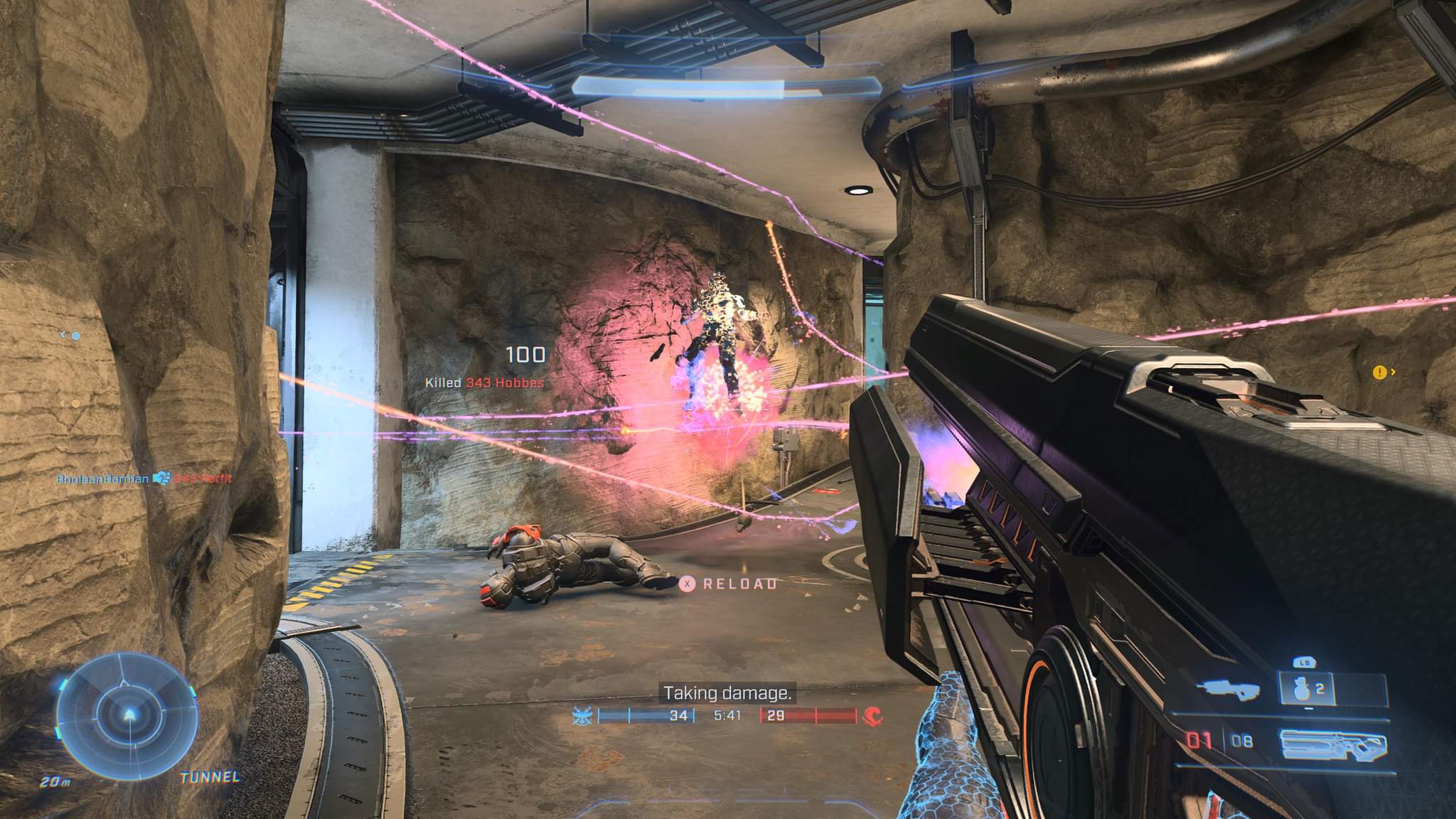Click the melee kill feed entry

[x=145, y=479]
